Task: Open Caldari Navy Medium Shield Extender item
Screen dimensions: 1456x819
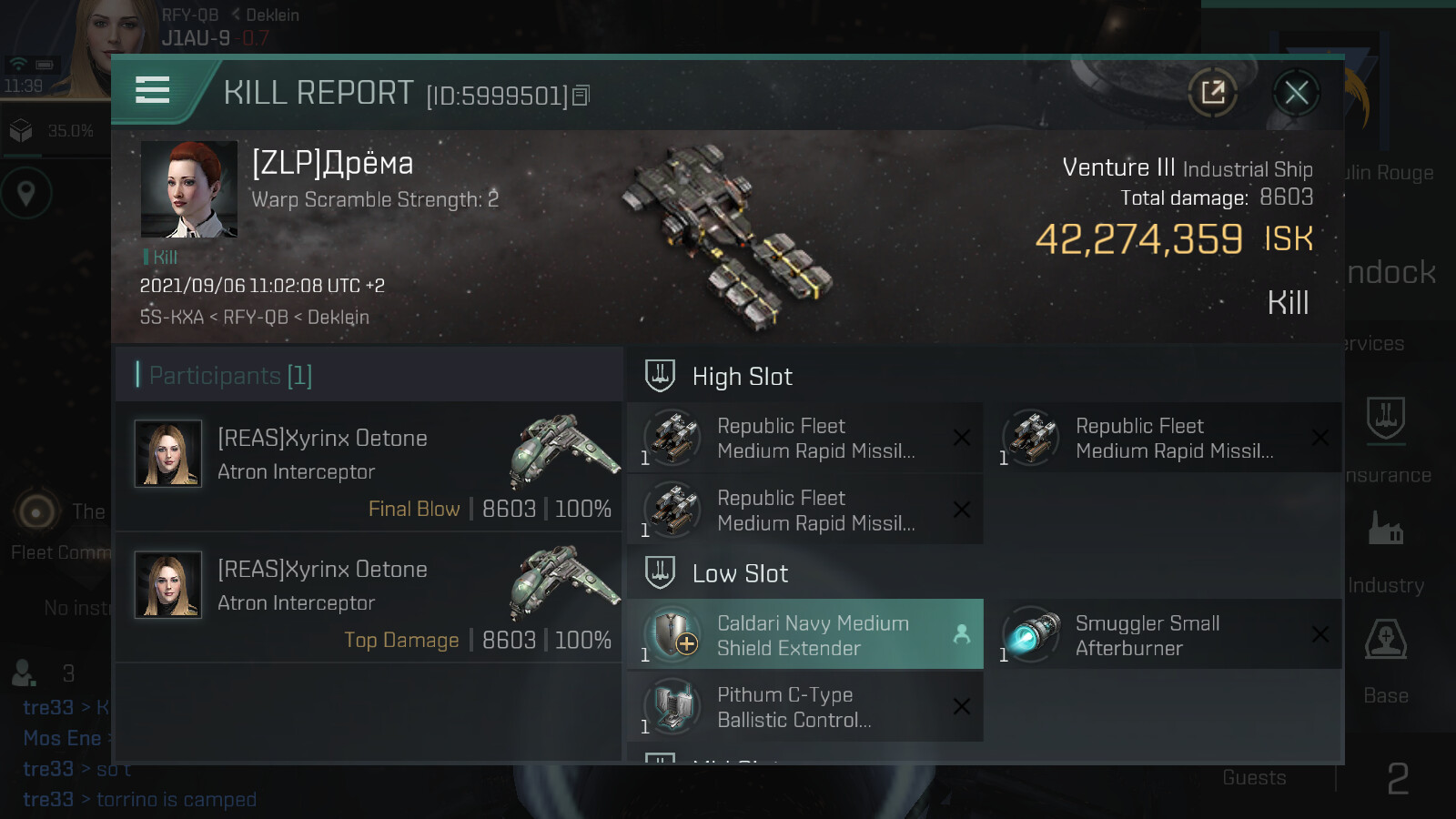Action: (x=804, y=635)
